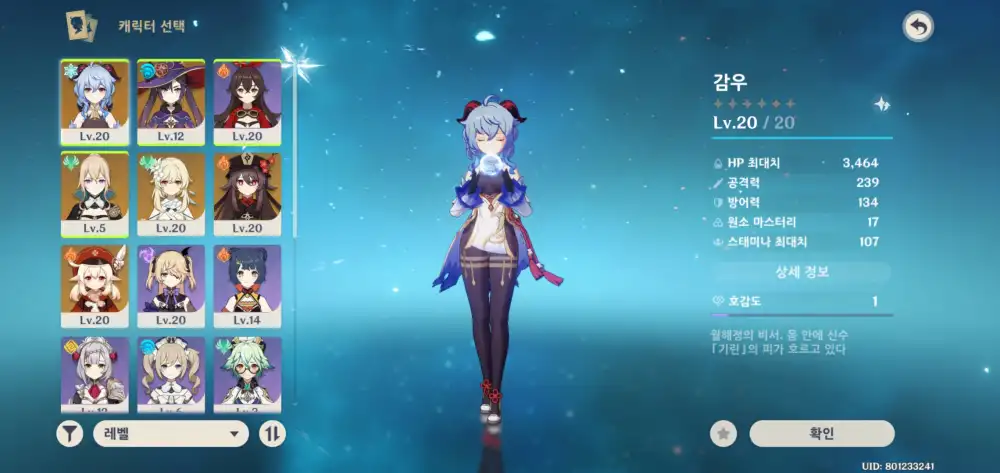The image size is (1000, 473).
Task: Open the 레벨 sort dropdown
Action: click(x=170, y=433)
